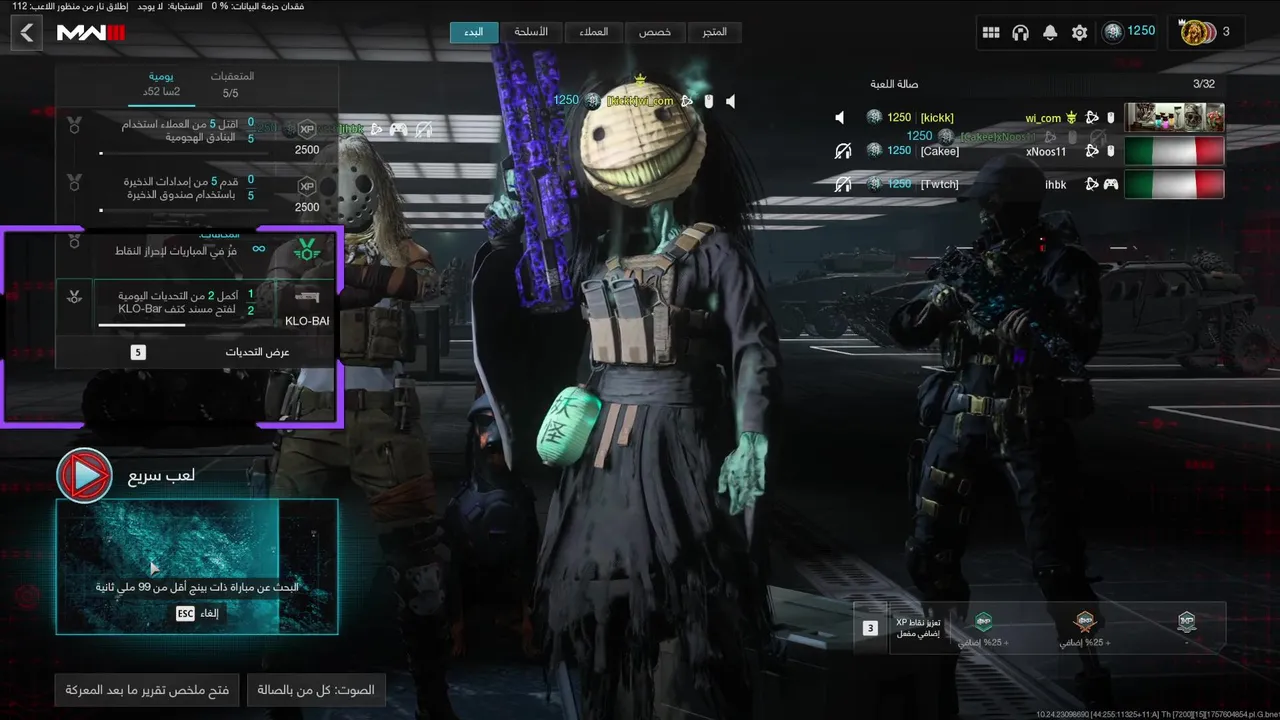Click the 1250 COD points balance
The image size is (1280, 720).
coord(1129,32)
